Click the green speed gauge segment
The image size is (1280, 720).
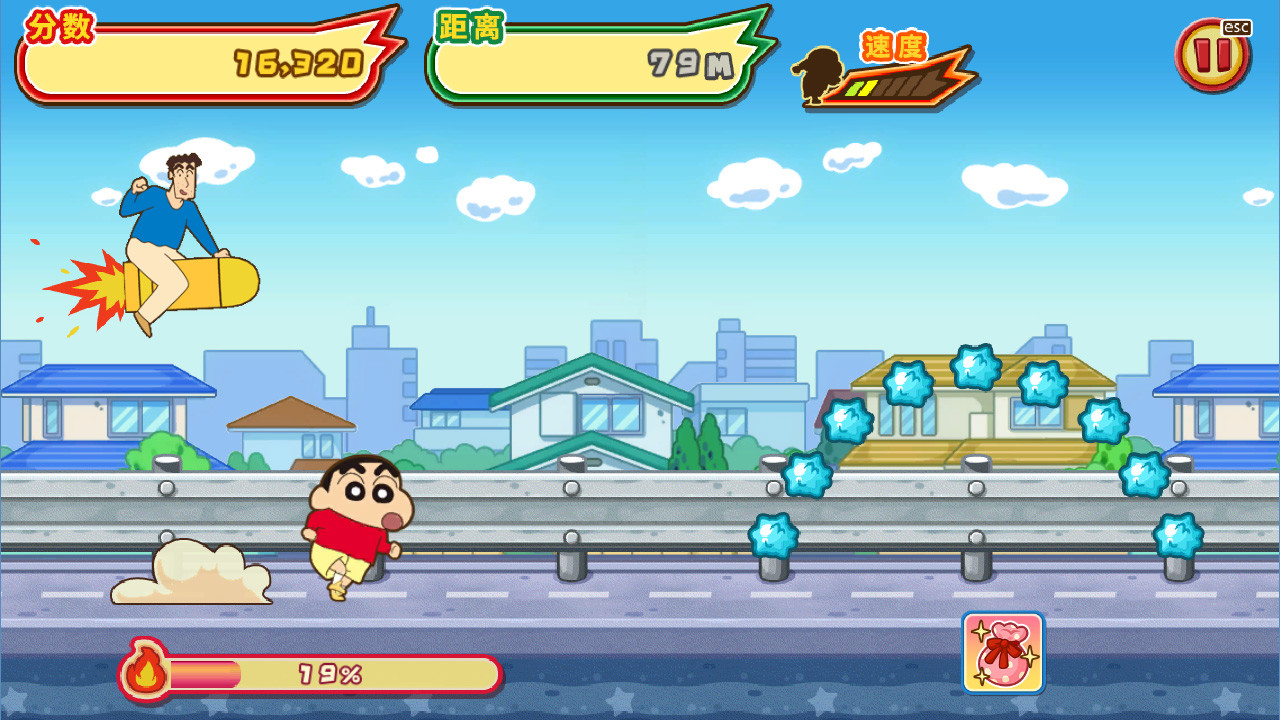[x=854, y=88]
